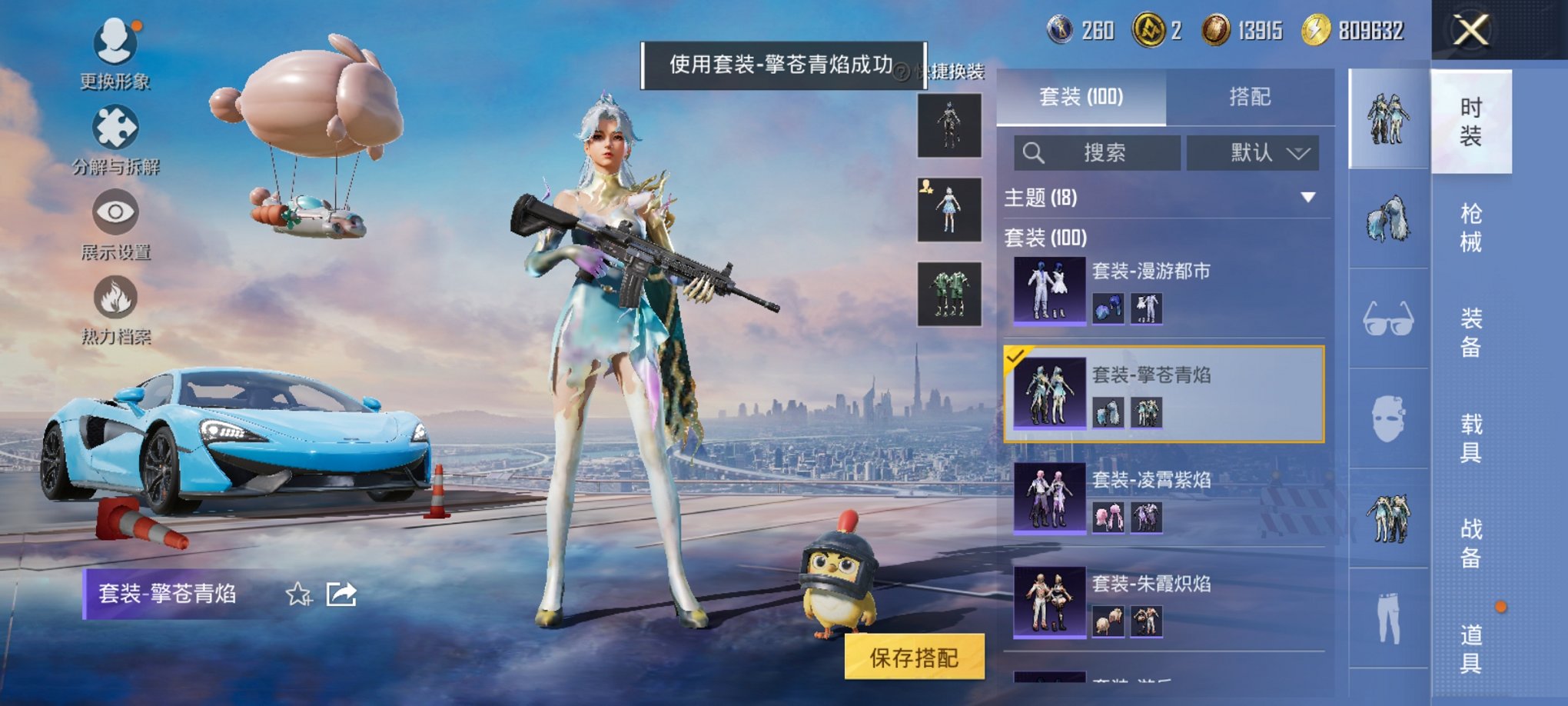Collapse the 主题 (18) section
The width and height of the screenshot is (1568, 706).
1307,198
